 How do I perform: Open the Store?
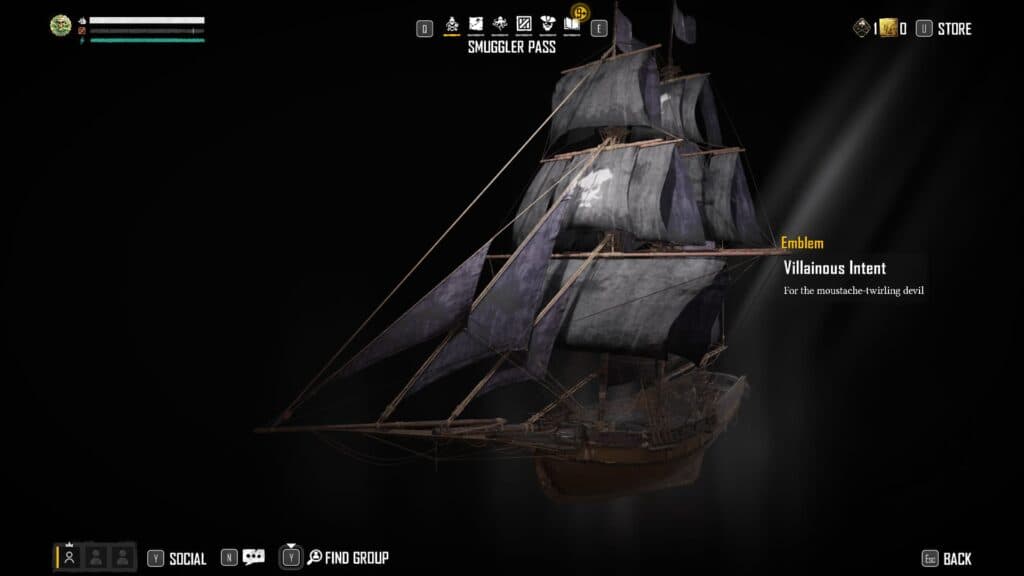[x=954, y=29]
